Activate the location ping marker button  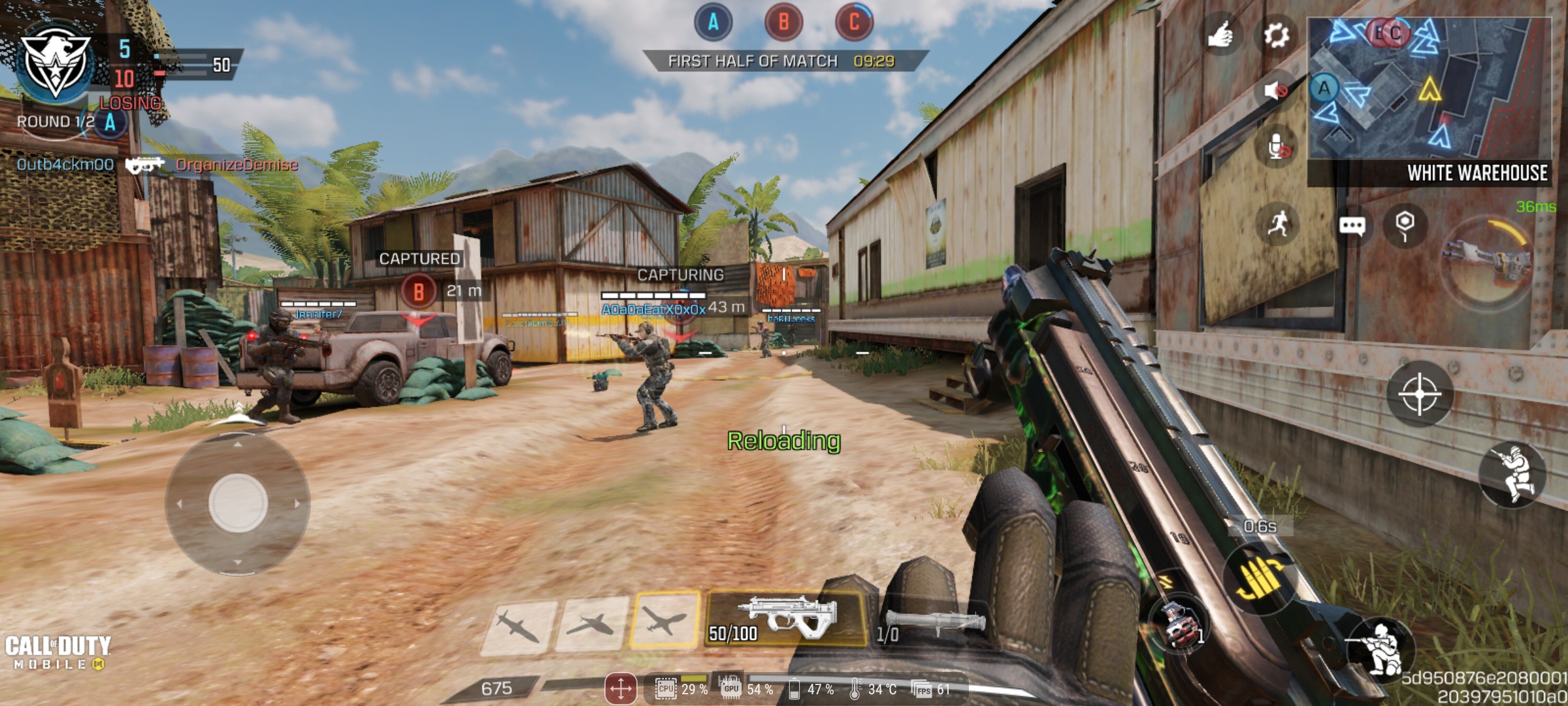click(x=1405, y=226)
